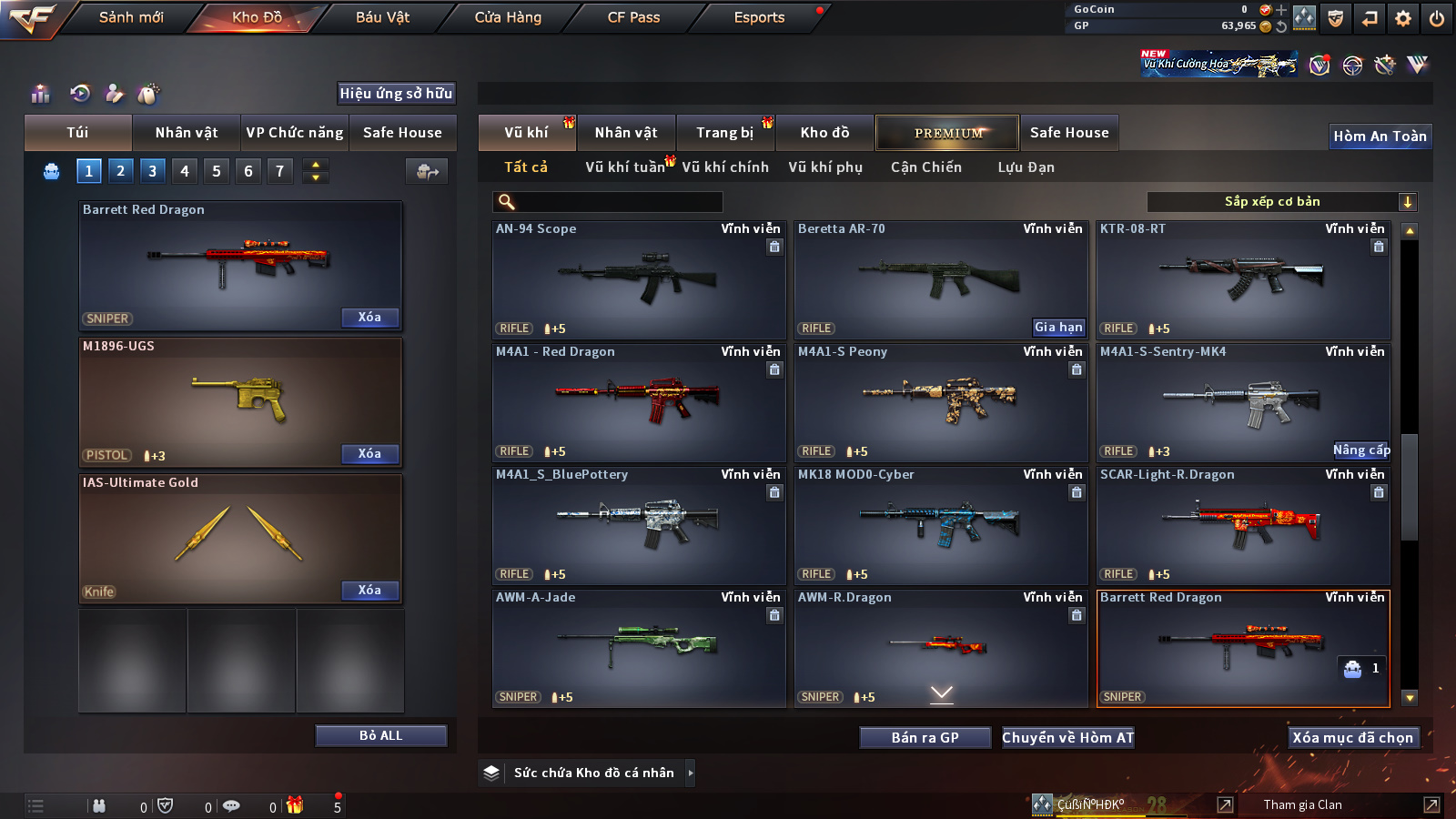Sell selected item with Bán ra GP

click(x=925, y=737)
